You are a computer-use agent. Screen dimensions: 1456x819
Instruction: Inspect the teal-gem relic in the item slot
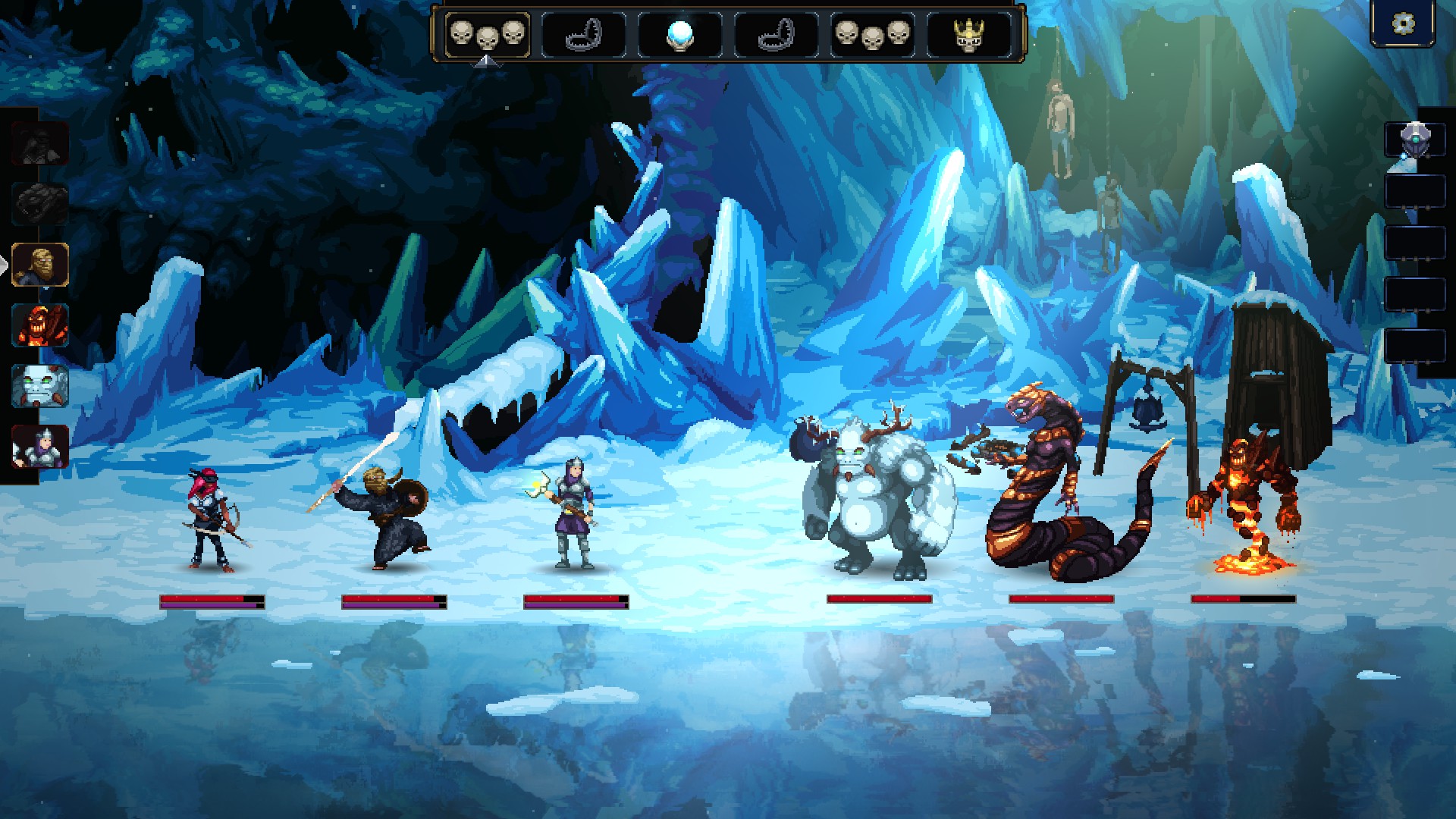click(x=1415, y=140)
